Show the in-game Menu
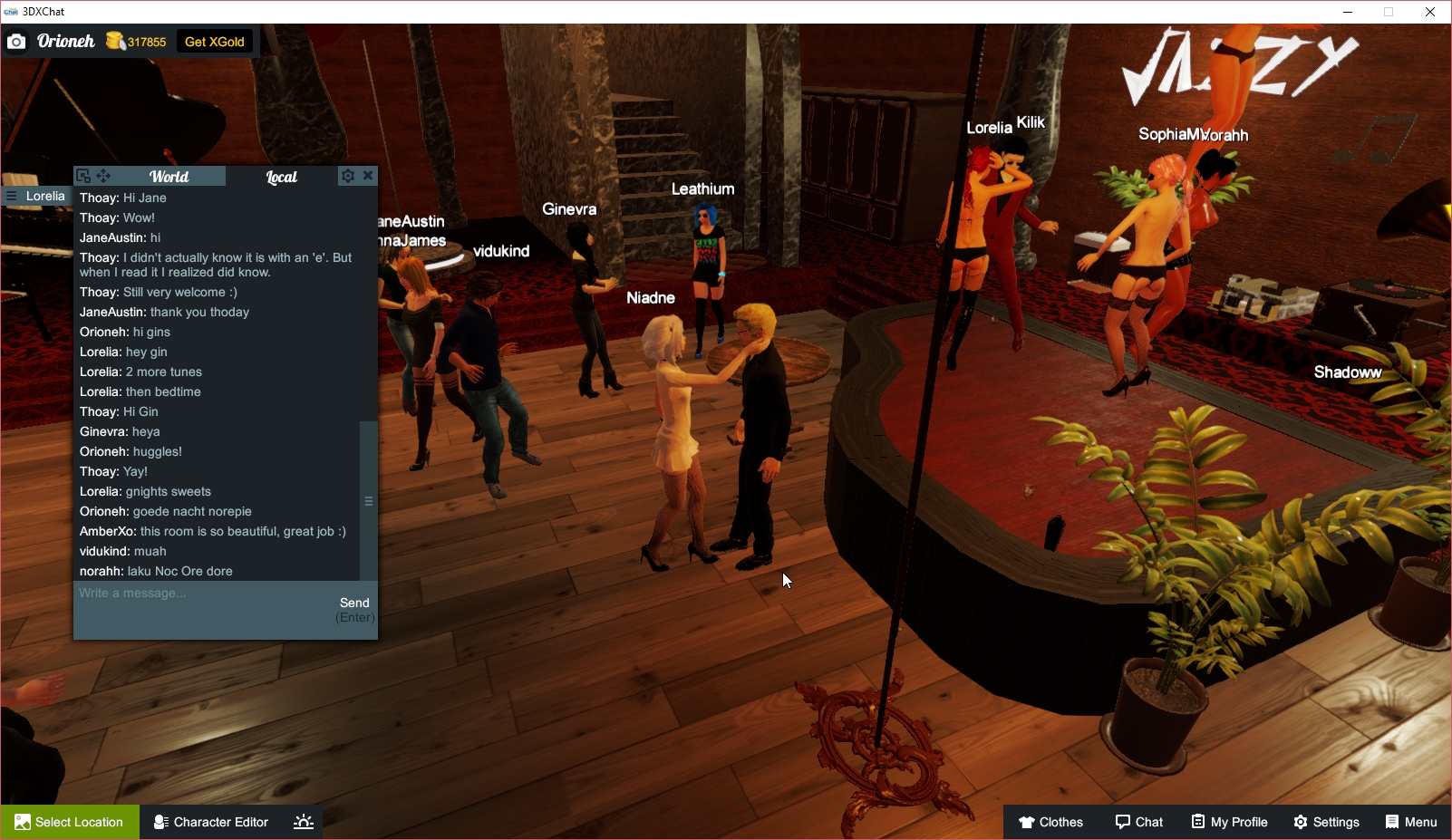The width and height of the screenshot is (1452, 840). tap(1410, 822)
